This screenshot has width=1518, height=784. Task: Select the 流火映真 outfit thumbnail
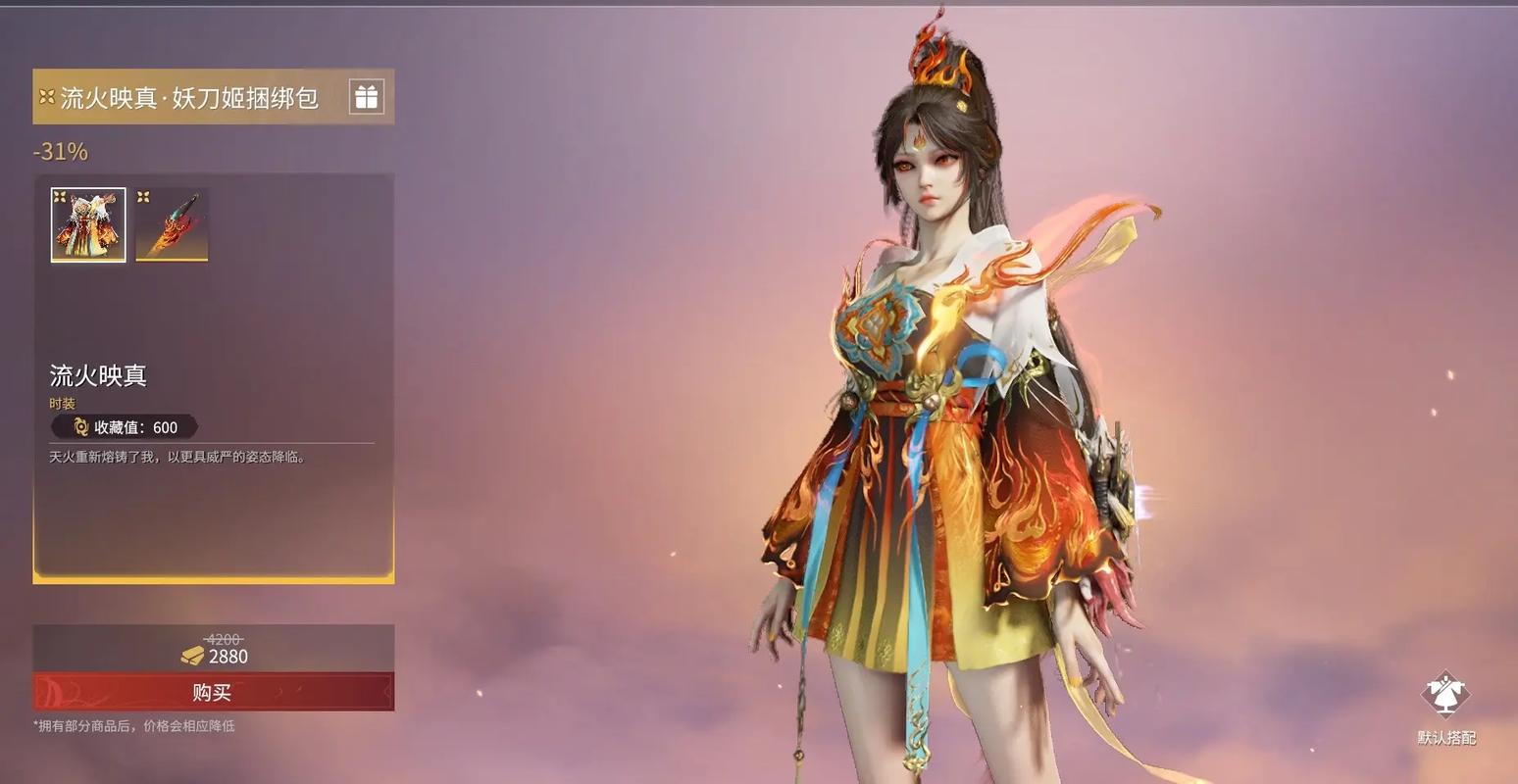[x=88, y=225]
